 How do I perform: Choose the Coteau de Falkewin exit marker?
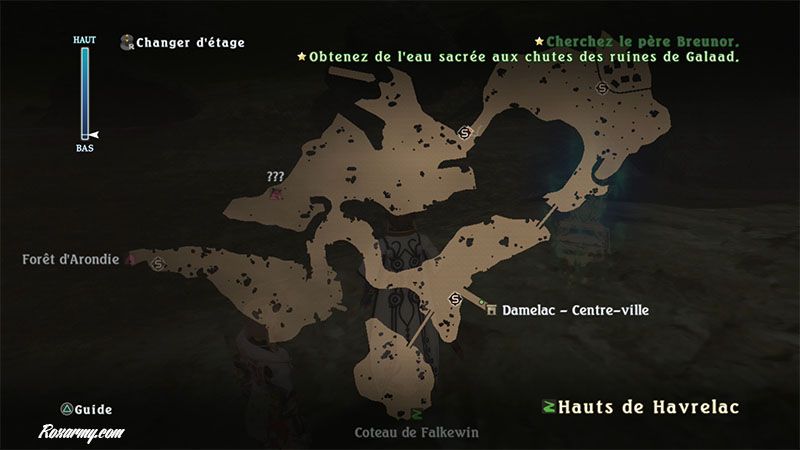click(x=415, y=413)
